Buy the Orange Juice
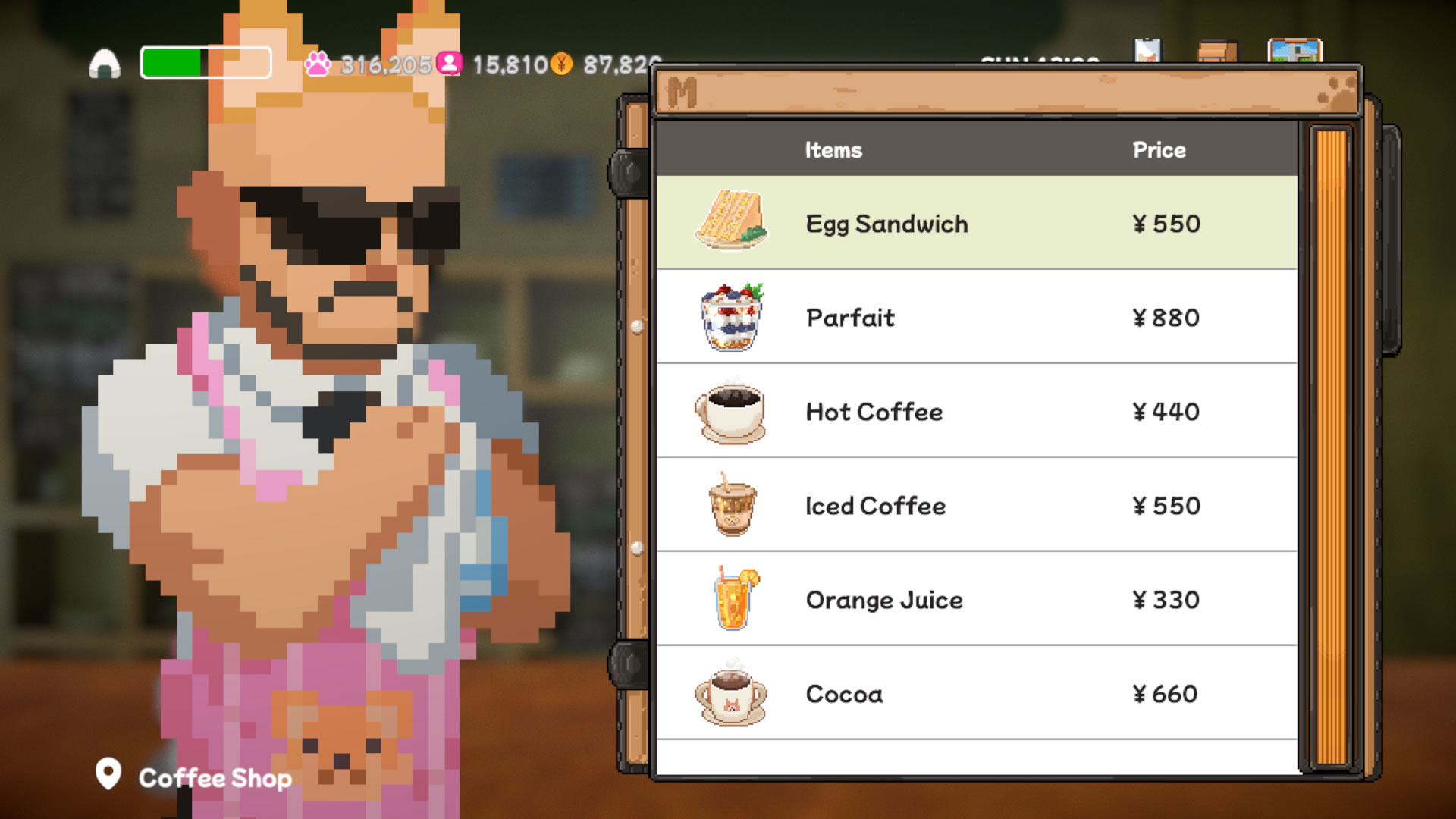 click(x=976, y=600)
